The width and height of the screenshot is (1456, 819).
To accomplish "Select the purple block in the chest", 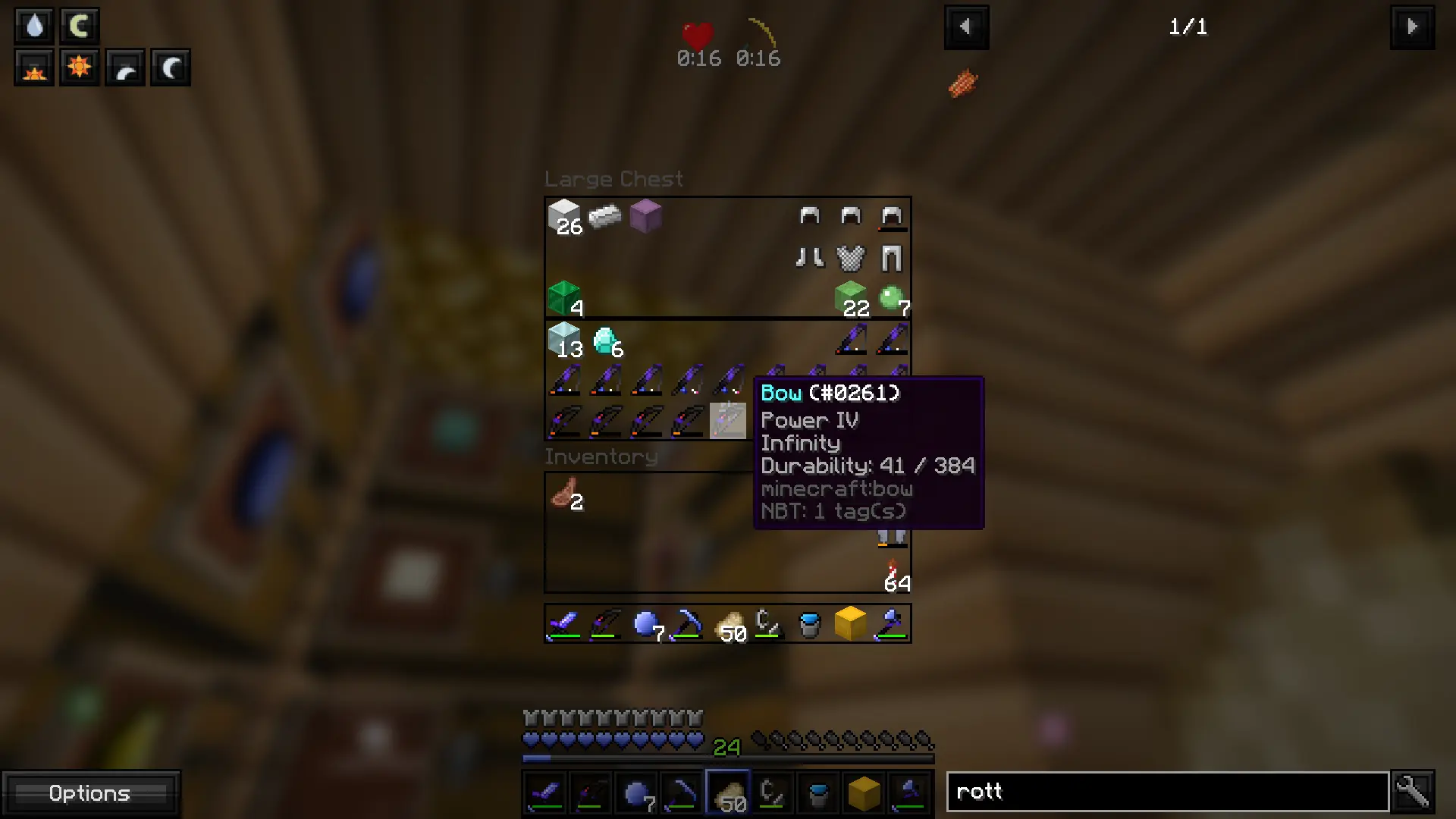I will [x=646, y=217].
